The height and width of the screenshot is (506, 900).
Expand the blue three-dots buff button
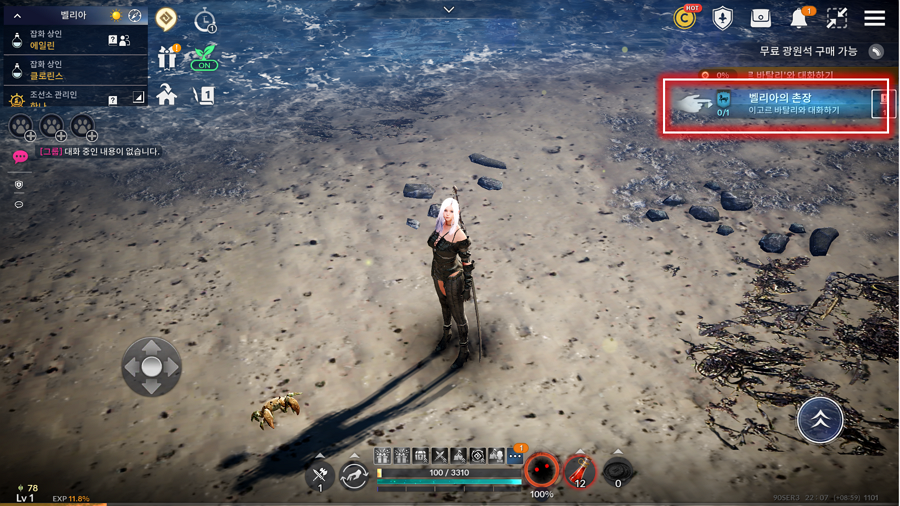coord(515,456)
